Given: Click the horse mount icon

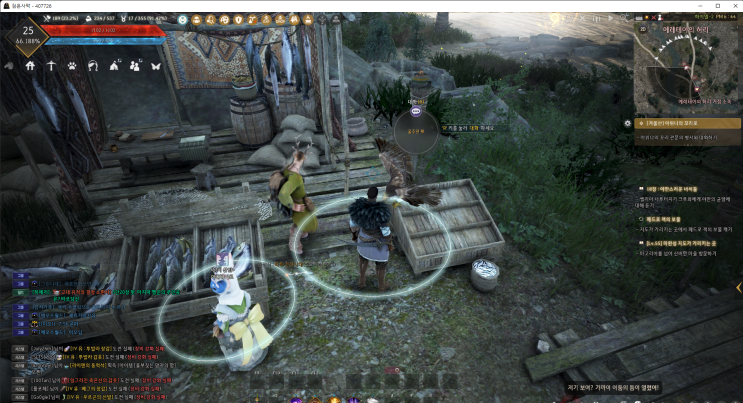Looking at the screenshot, I should pos(93,66).
